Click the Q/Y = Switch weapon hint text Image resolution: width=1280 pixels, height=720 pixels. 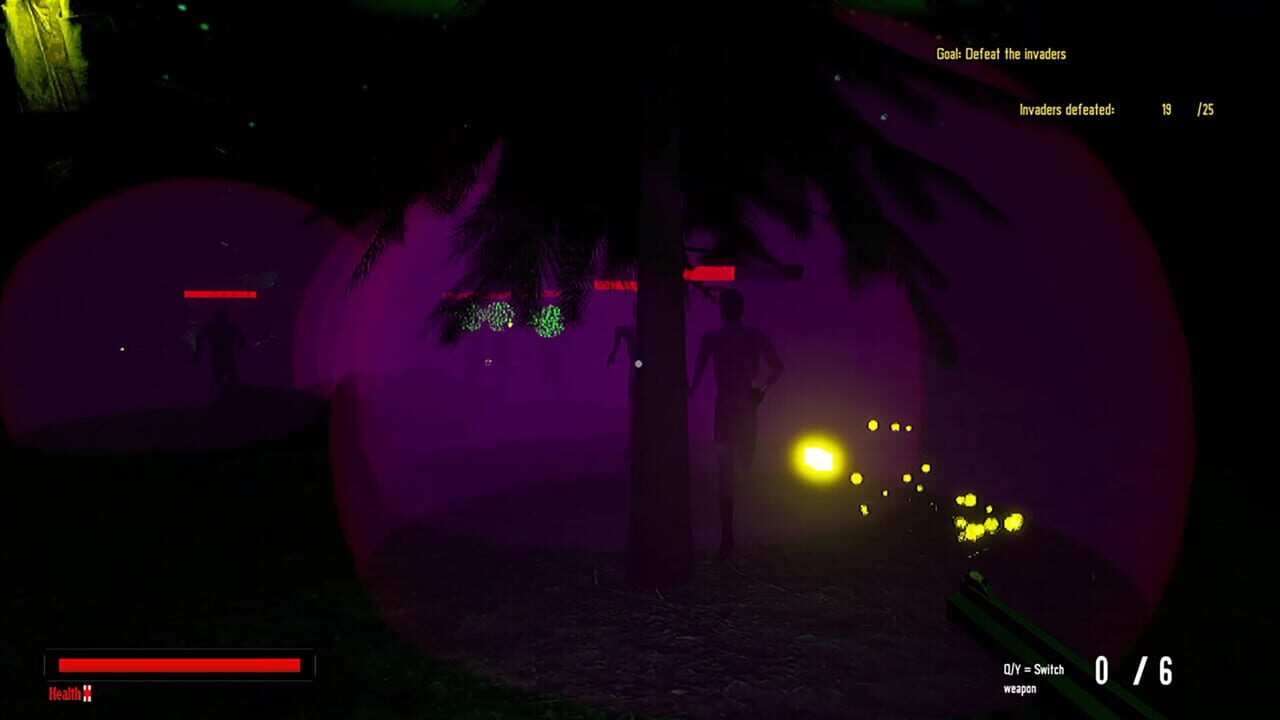click(x=1036, y=676)
